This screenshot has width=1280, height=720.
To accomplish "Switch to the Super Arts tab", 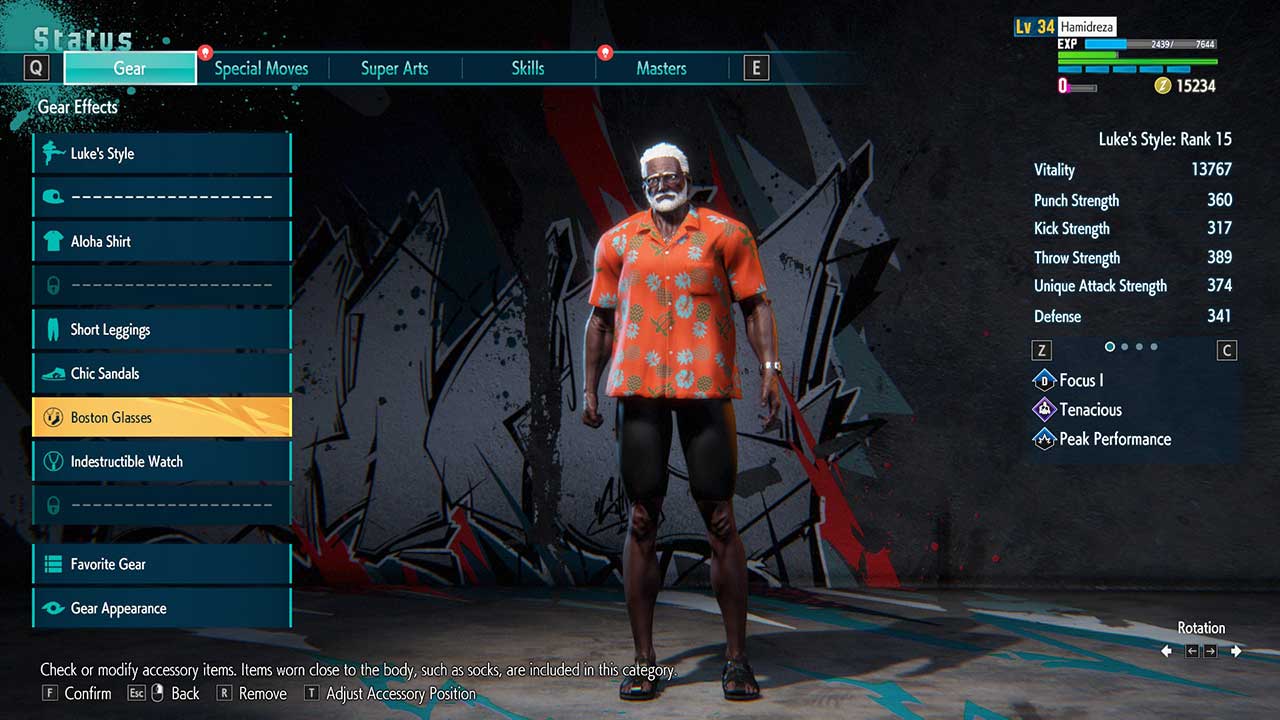I will click(394, 68).
